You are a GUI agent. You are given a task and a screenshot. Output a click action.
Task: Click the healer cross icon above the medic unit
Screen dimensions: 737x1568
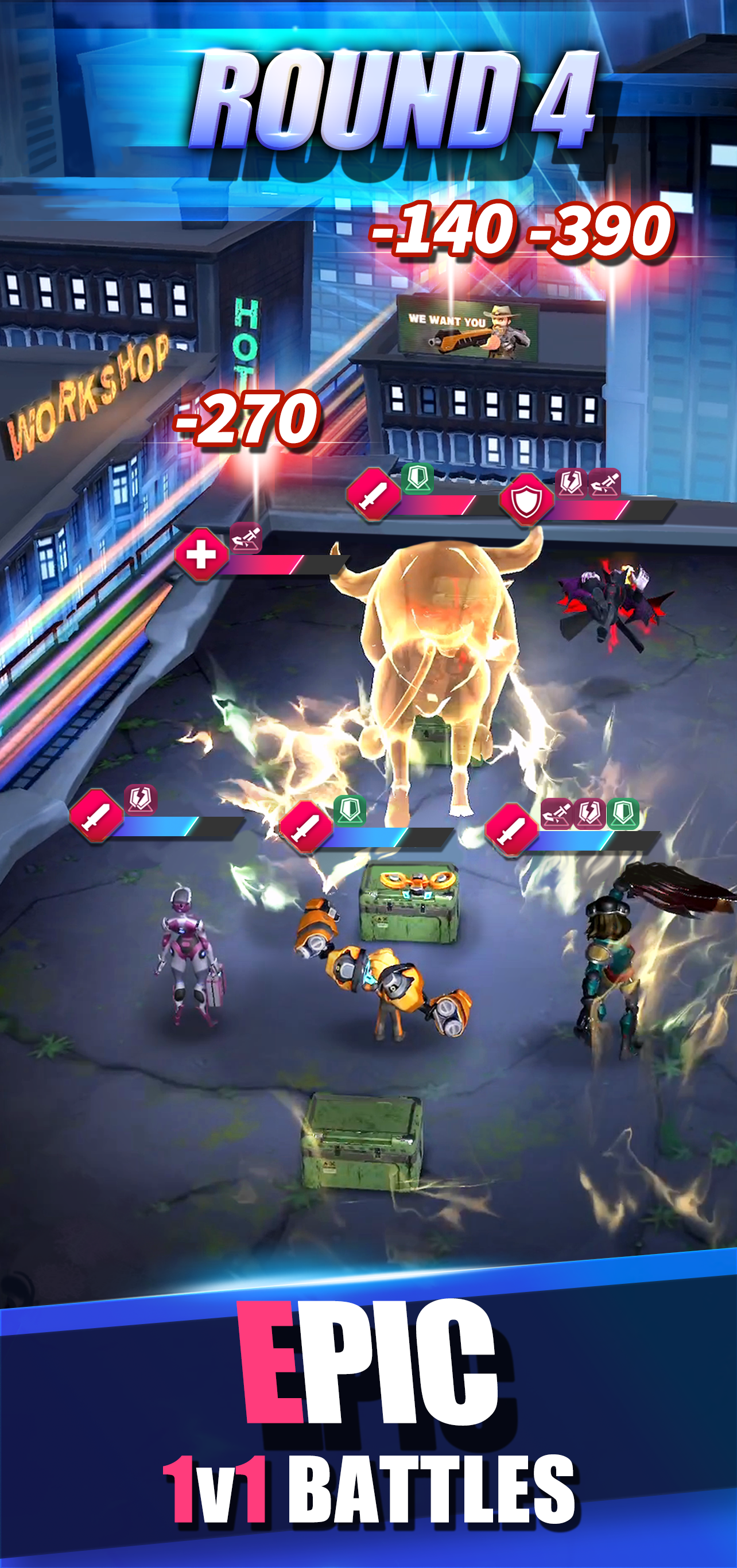pos(201,554)
